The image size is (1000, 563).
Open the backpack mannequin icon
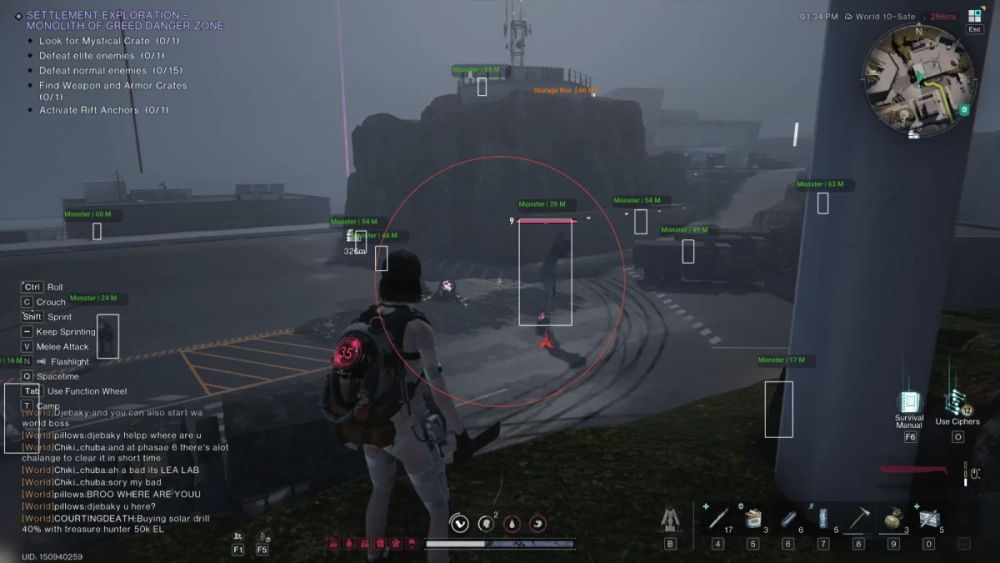pyautogui.click(x=670, y=519)
